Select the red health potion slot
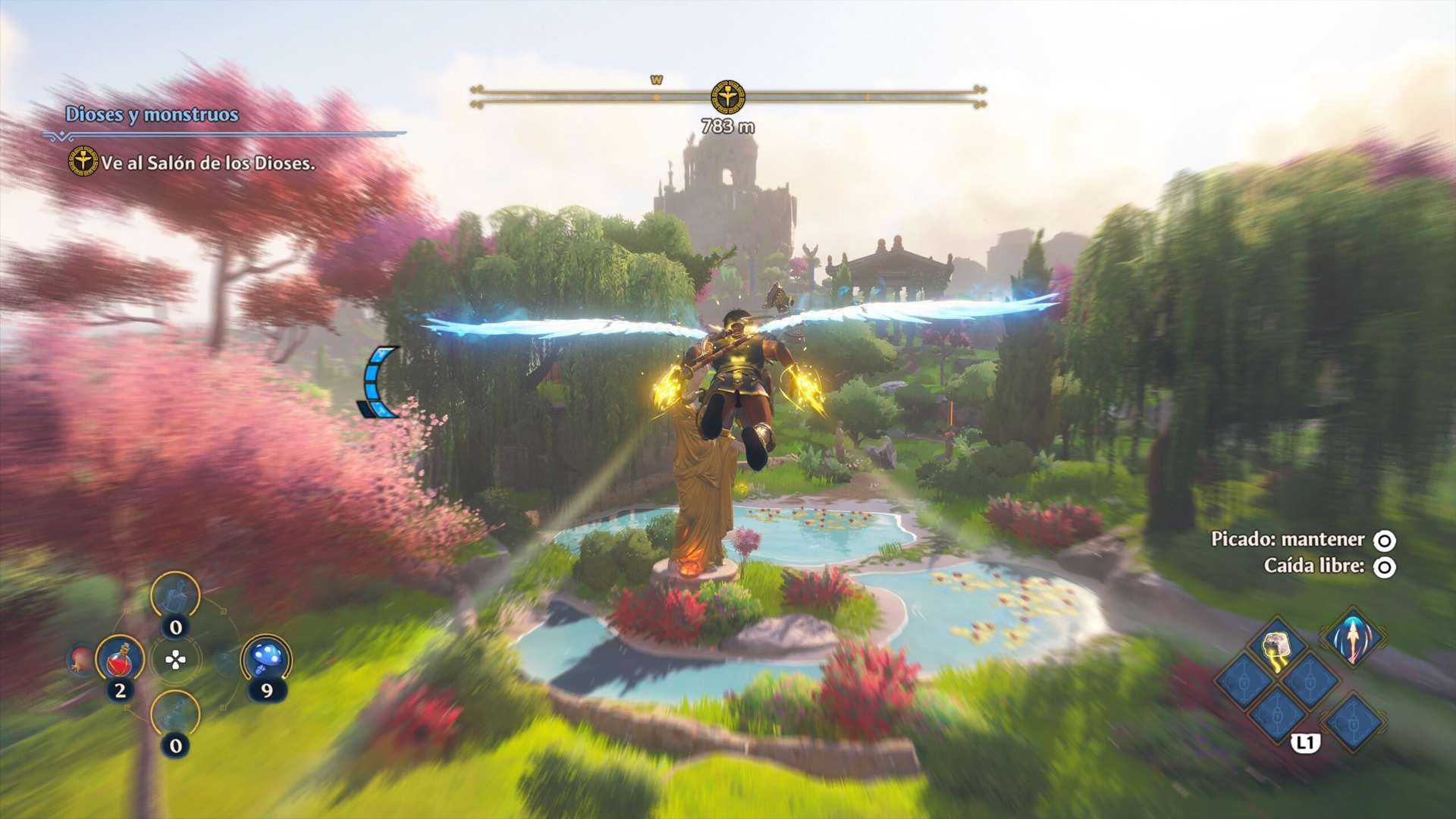The image size is (1456, 819). [121, 660]
